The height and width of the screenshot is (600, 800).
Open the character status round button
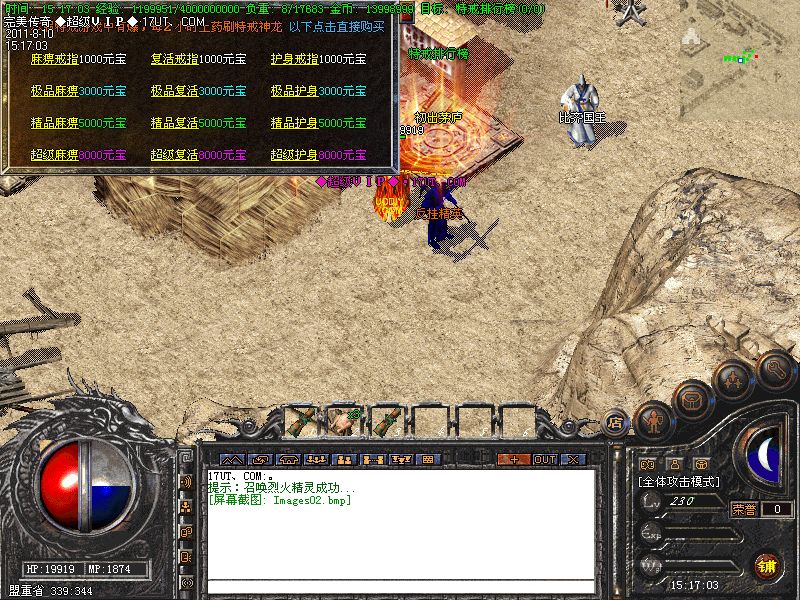653,420
